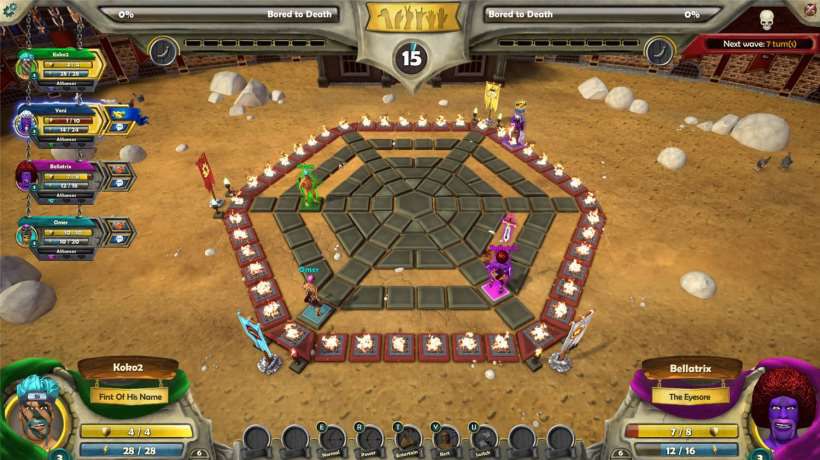Viewport: 820px width, 460px height.
Task: Select the Normal attack ability
Action: [332, 438]
